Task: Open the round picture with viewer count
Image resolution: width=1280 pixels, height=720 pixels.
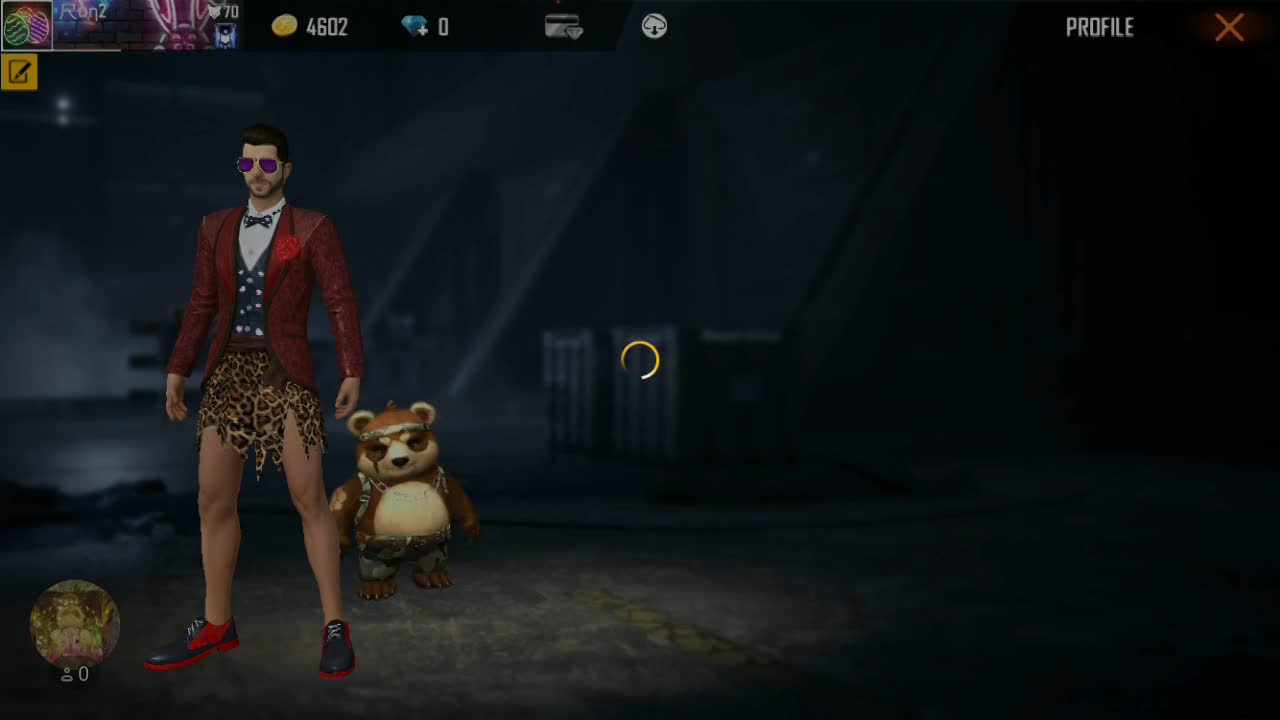Action: pos(75,624)
